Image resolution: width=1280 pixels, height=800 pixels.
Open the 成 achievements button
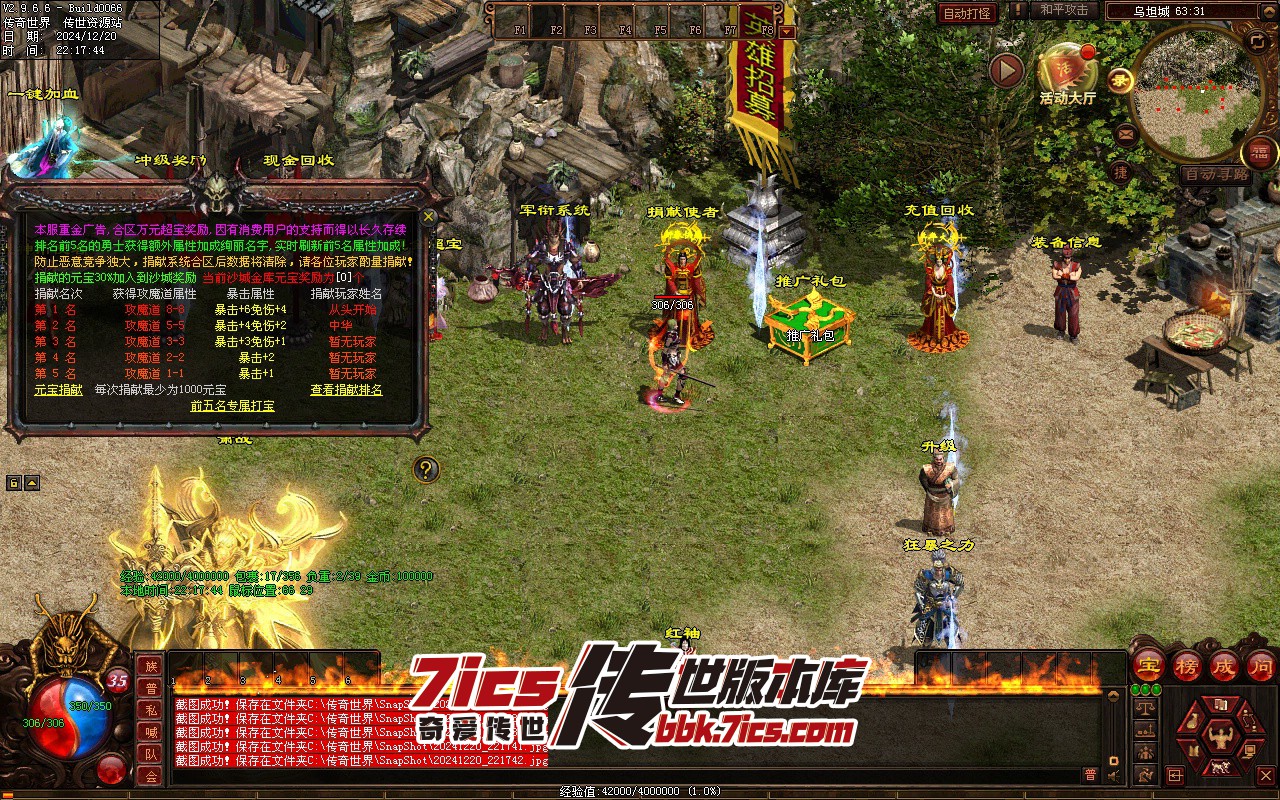(x=1224, y=664)
